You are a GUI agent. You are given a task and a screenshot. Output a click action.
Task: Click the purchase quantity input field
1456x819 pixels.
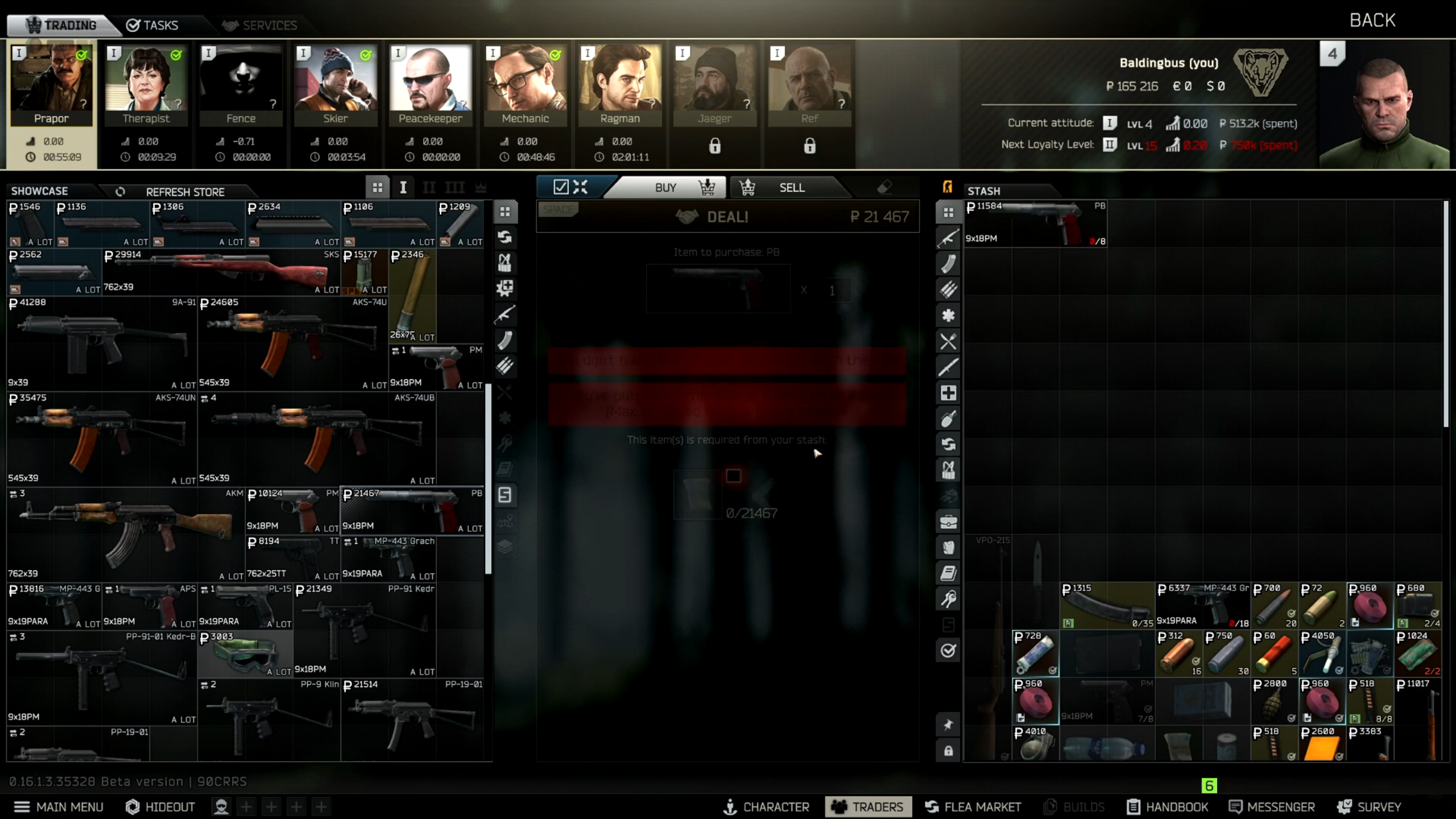point(834,290)
